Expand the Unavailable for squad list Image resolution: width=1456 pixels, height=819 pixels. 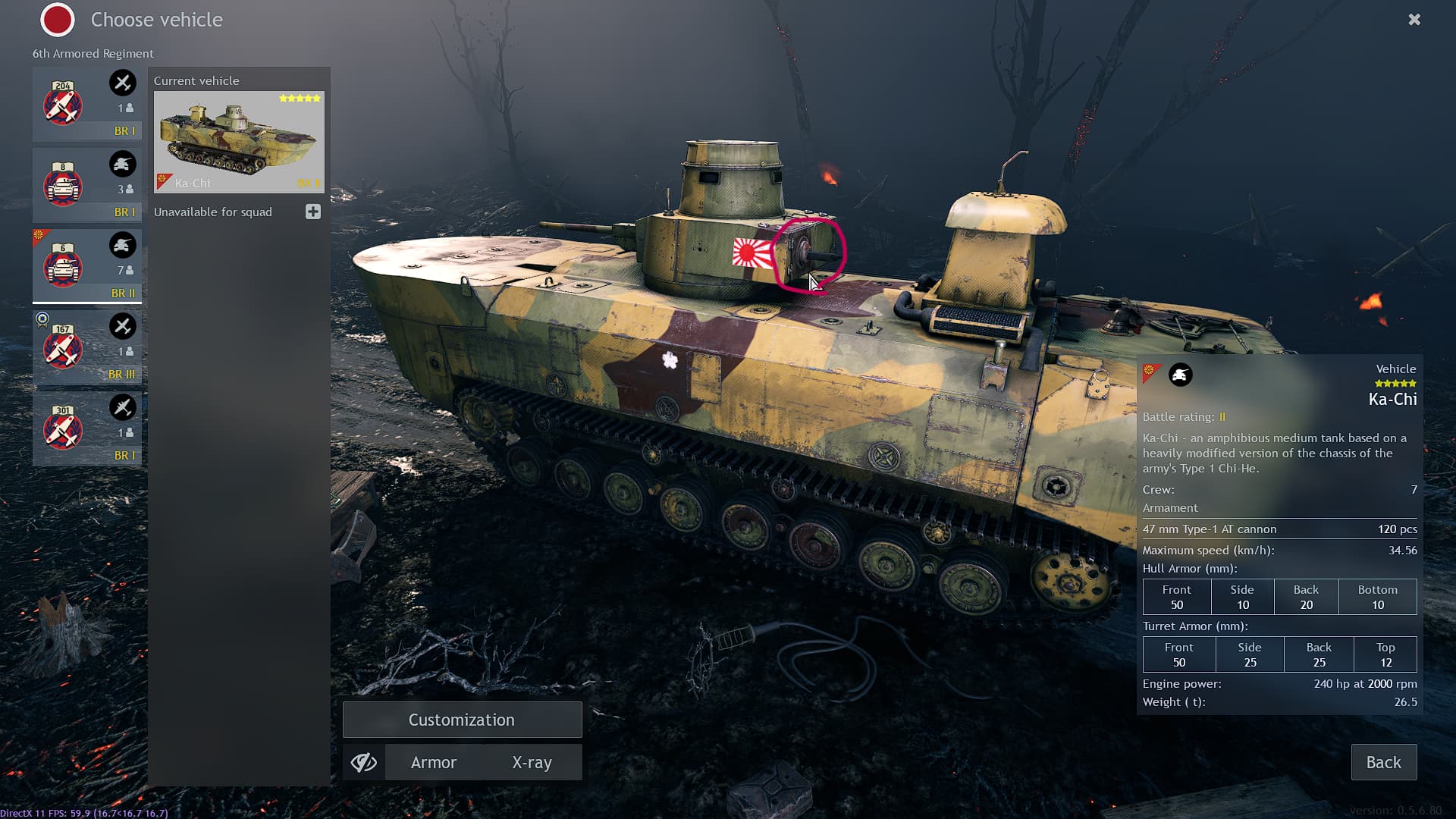[312, 212]
